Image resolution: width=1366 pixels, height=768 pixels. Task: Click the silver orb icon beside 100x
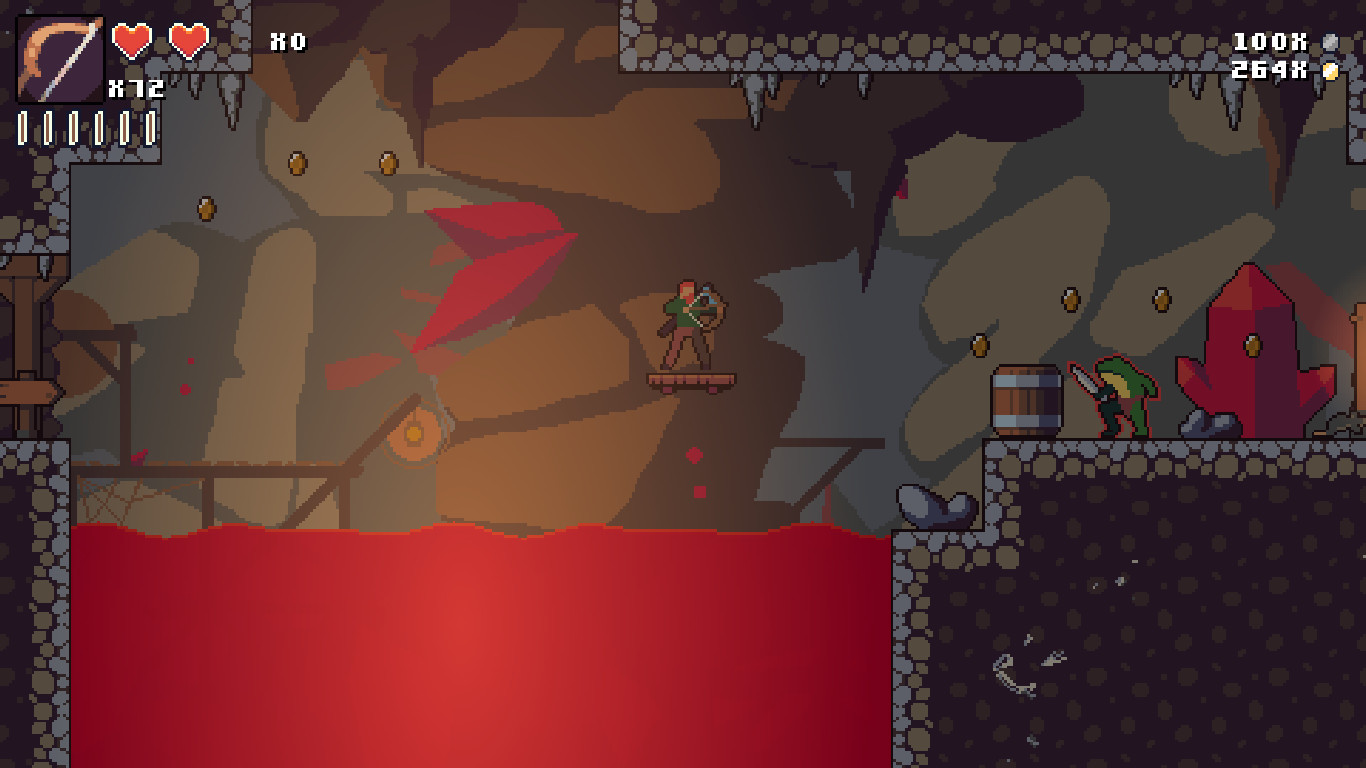click(1330, 42)
